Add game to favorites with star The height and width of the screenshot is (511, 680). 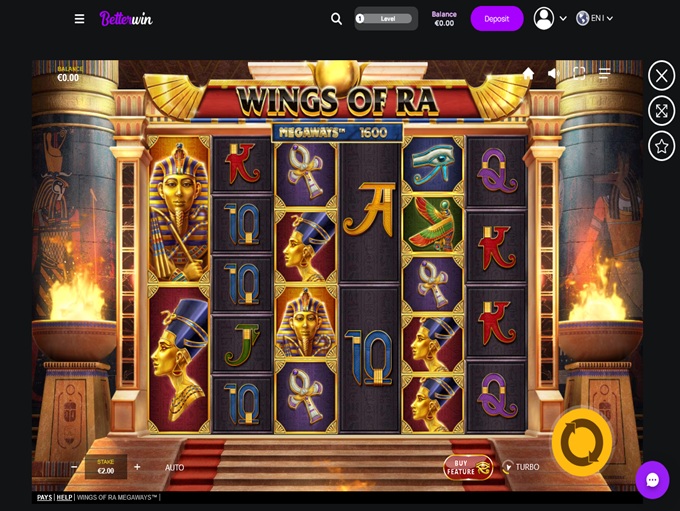pyautogui.click(x=661, y=146)
